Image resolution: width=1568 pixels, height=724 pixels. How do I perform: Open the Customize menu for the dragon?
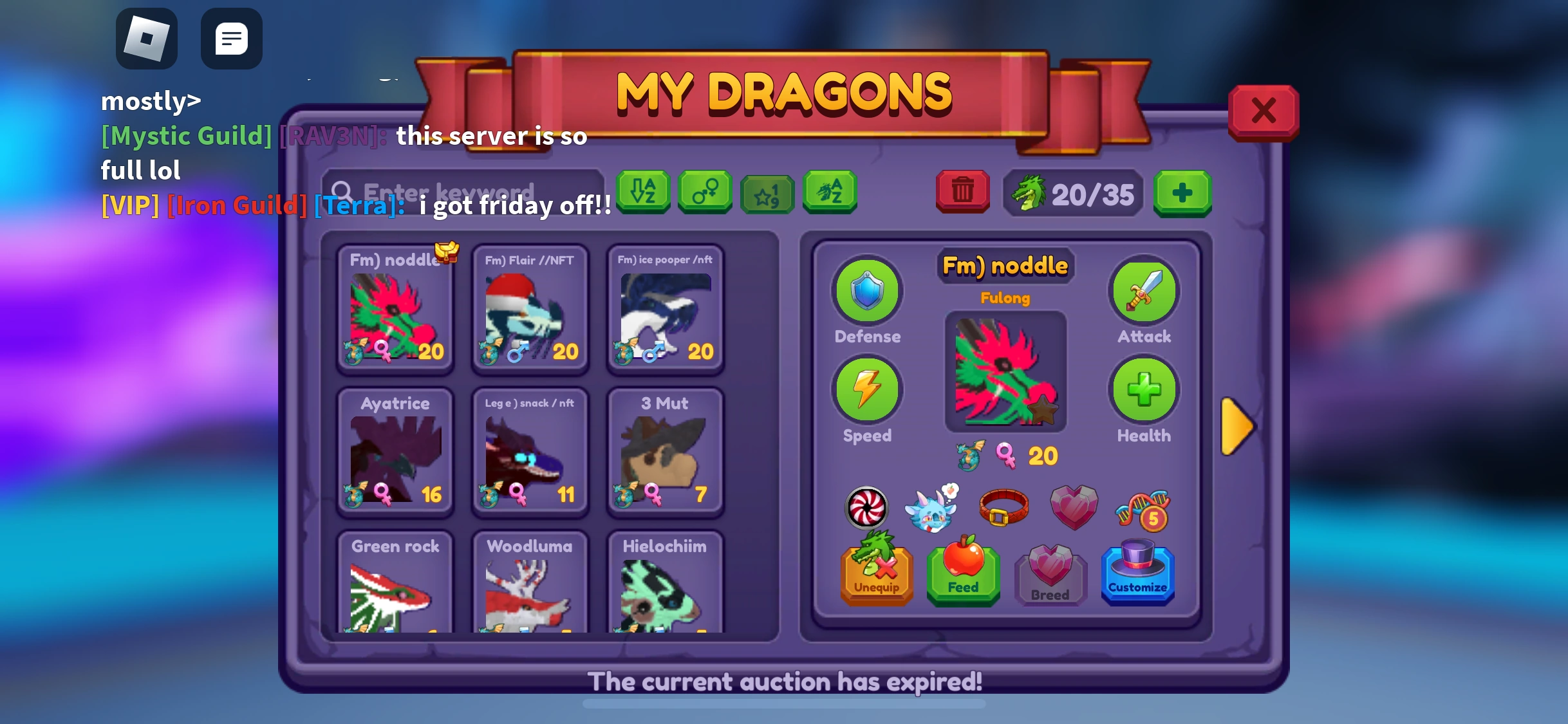[1137, 575]
